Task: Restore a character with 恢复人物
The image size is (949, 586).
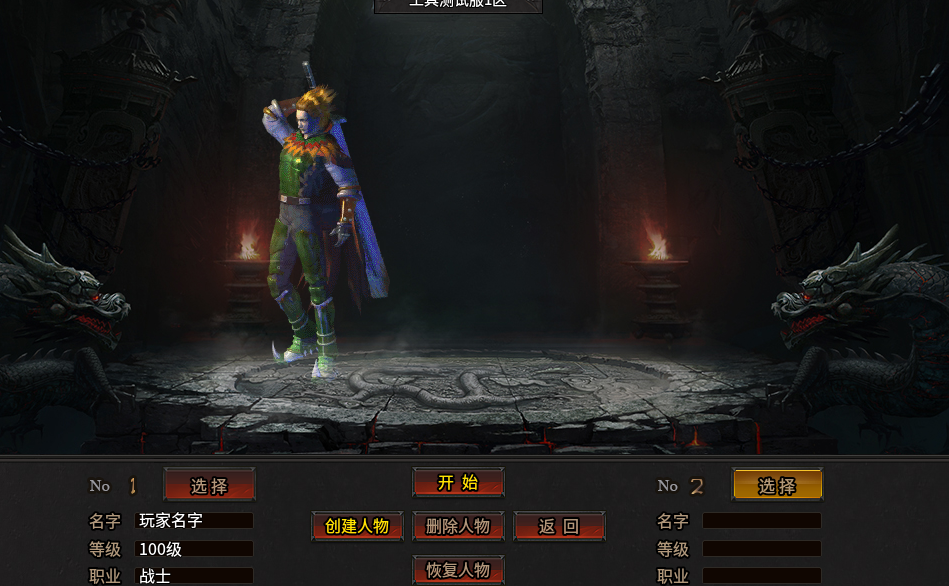Action: (458, 570)
